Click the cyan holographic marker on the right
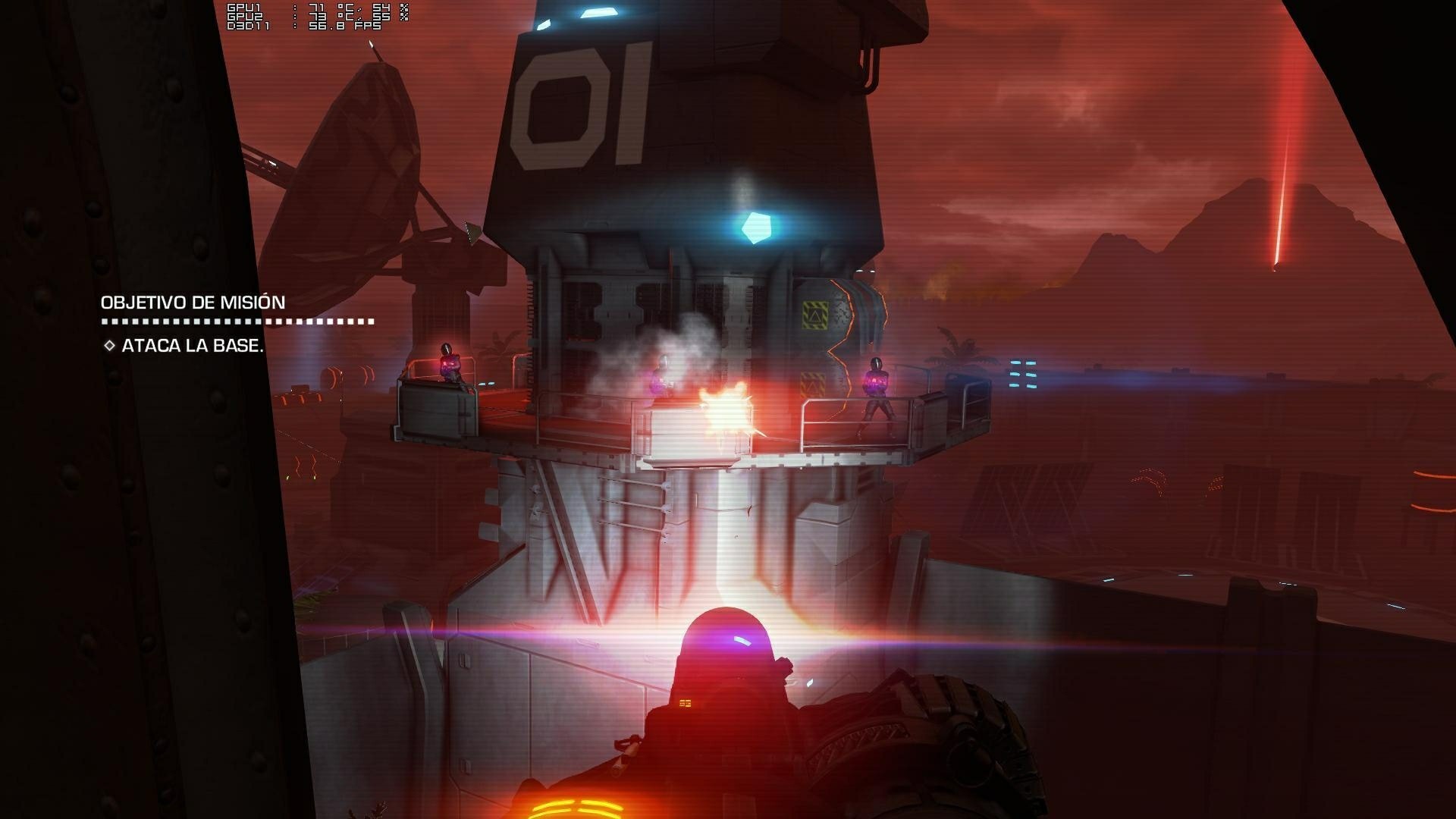Viewport: 1456px width, 819px height. (x=1021, y=373)
